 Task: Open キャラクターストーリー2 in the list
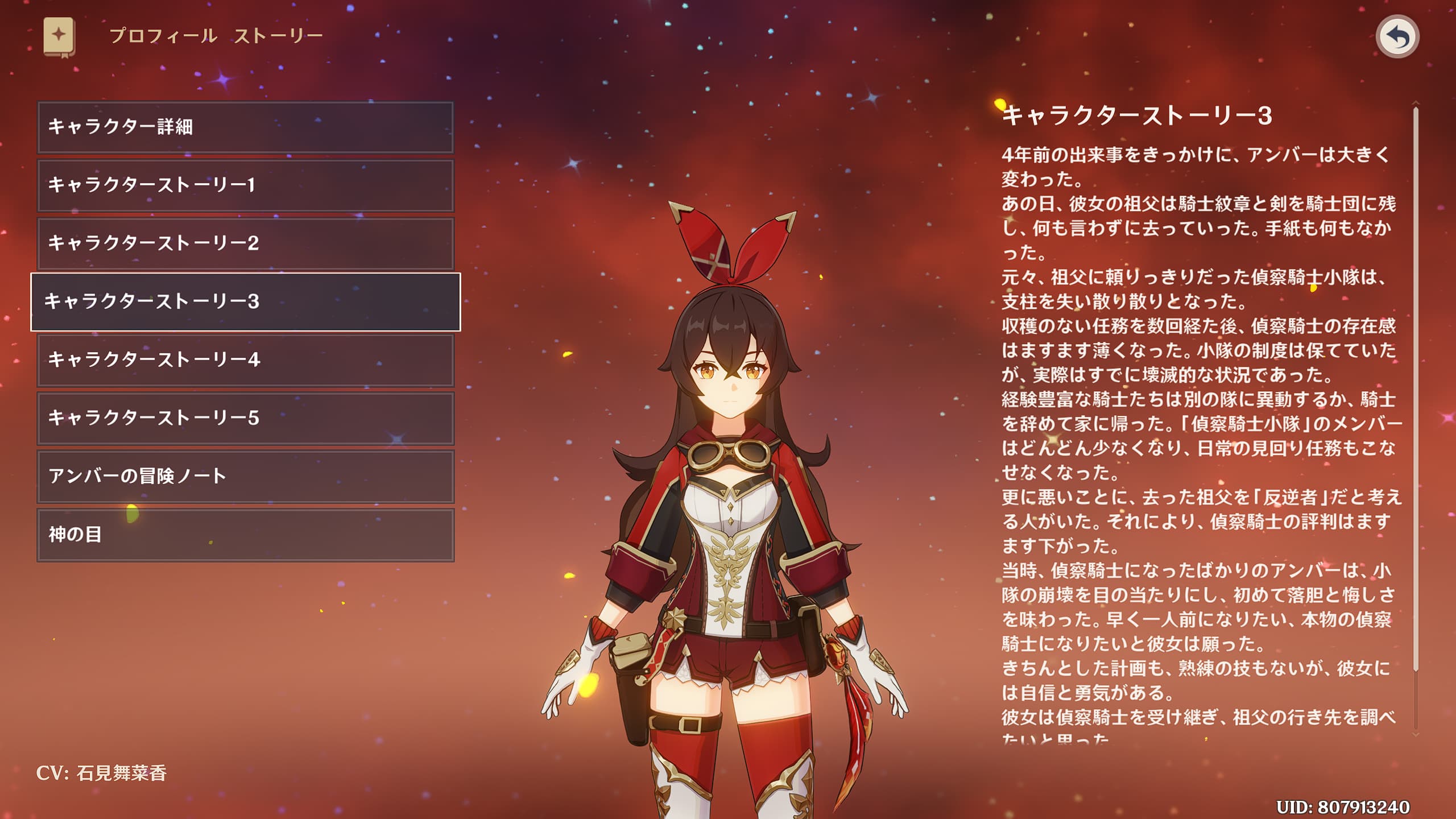(x=245, y=243)
